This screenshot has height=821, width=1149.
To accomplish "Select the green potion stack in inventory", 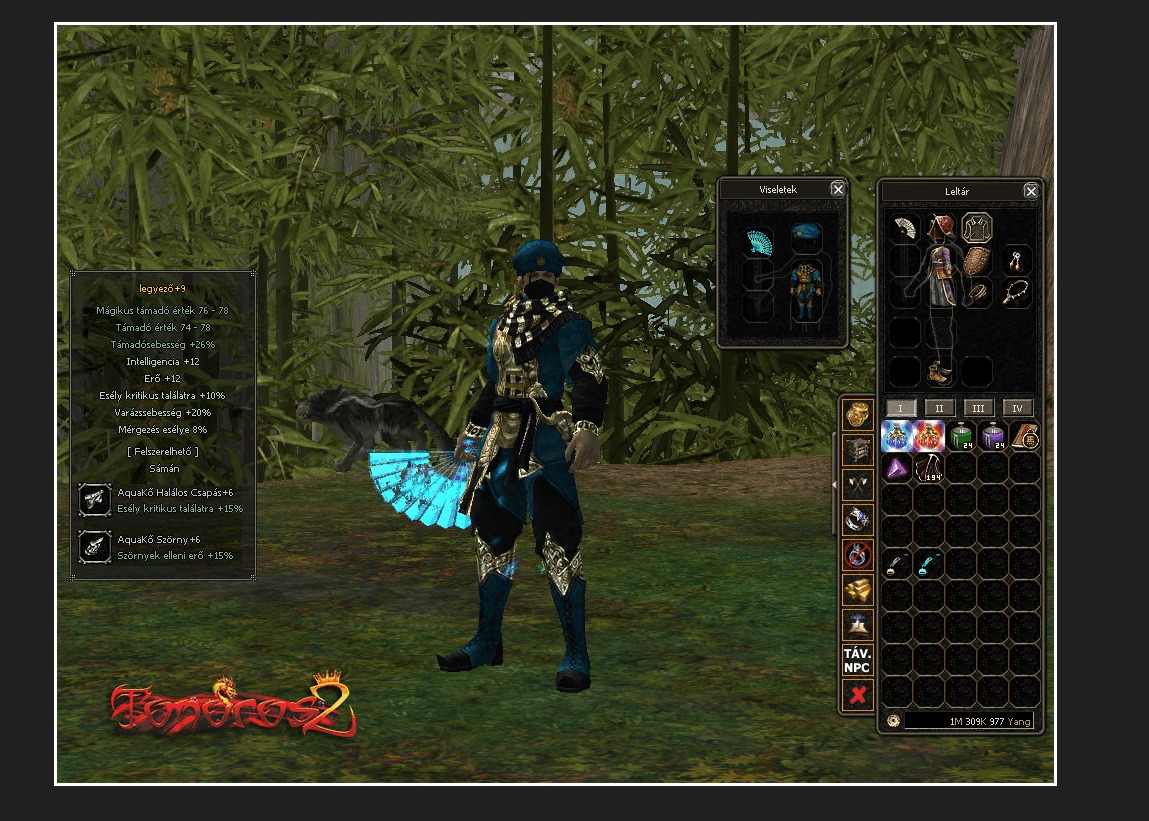I will [961, 436].
